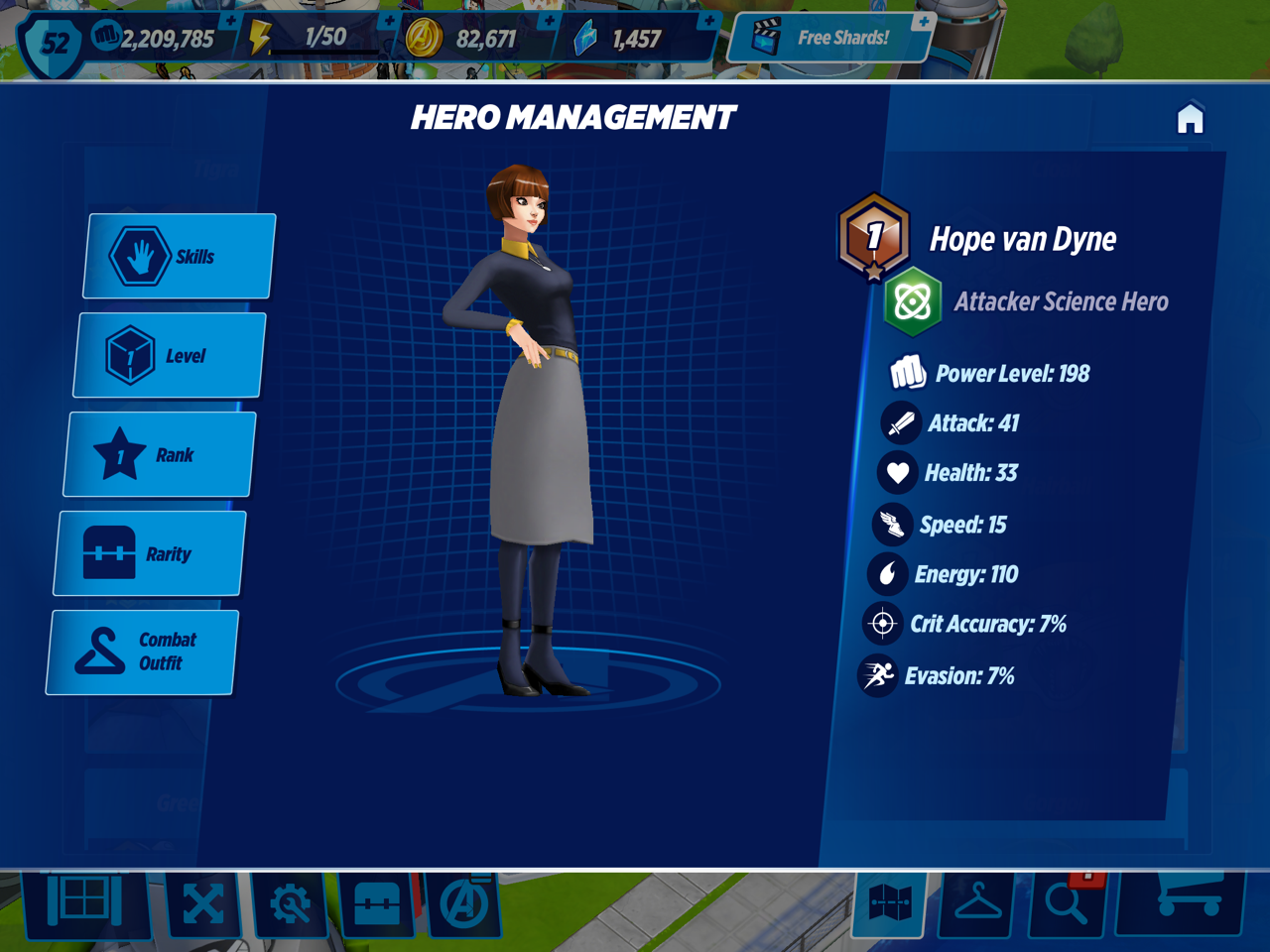Open the Rank star button
Screen dimensions: 1270x952
pyautogui.click(x=160, y=454)
